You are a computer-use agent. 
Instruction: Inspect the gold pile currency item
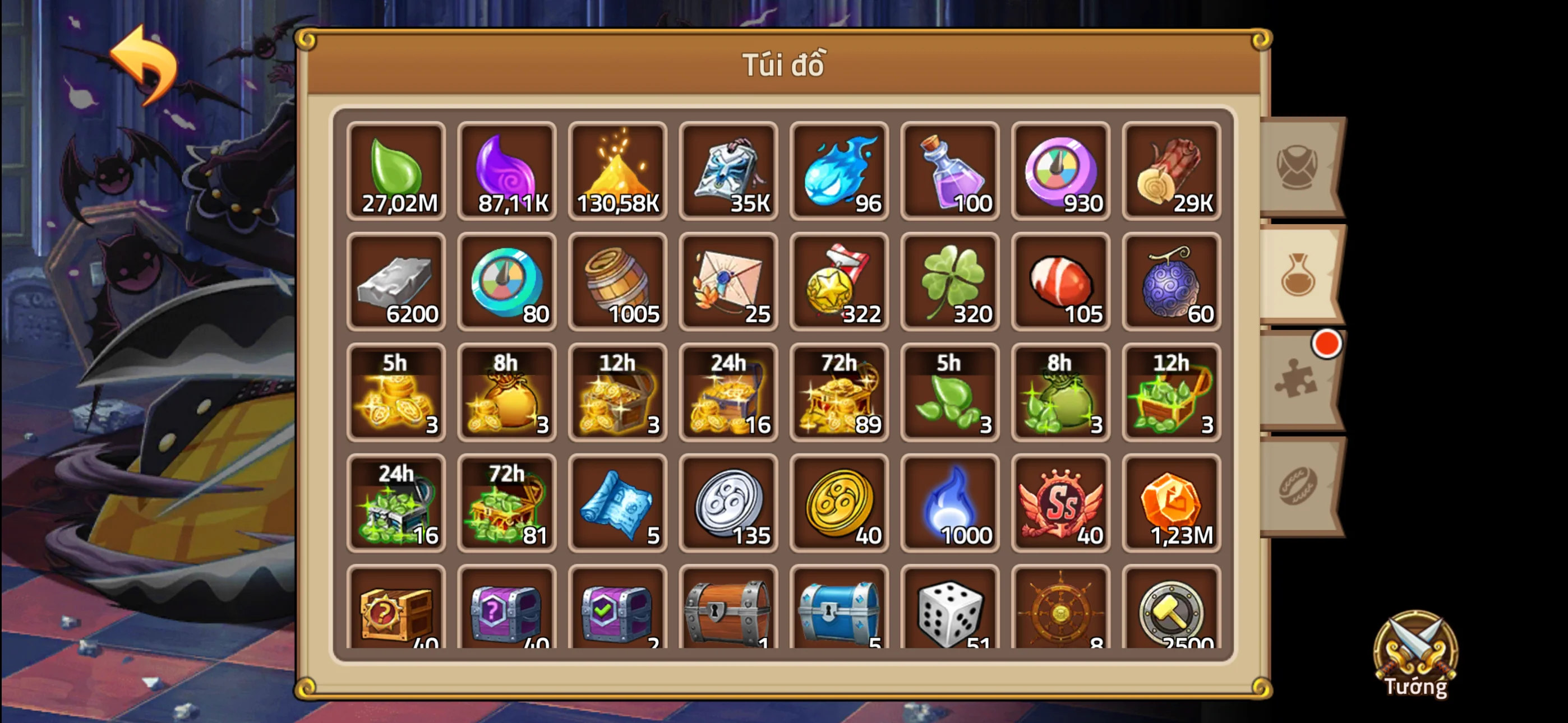[617, 172]
